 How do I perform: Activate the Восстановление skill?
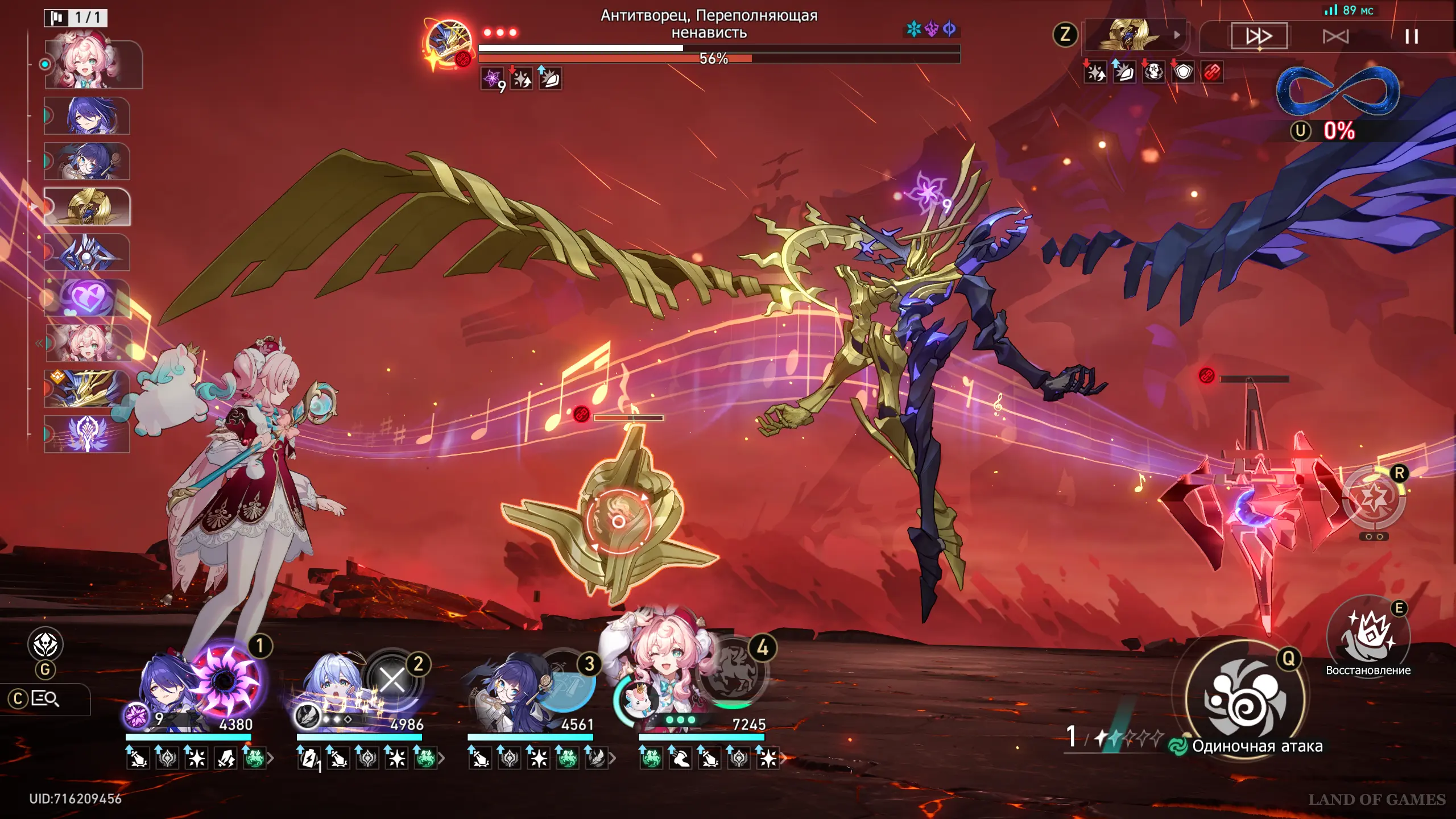click(1368, 636)
